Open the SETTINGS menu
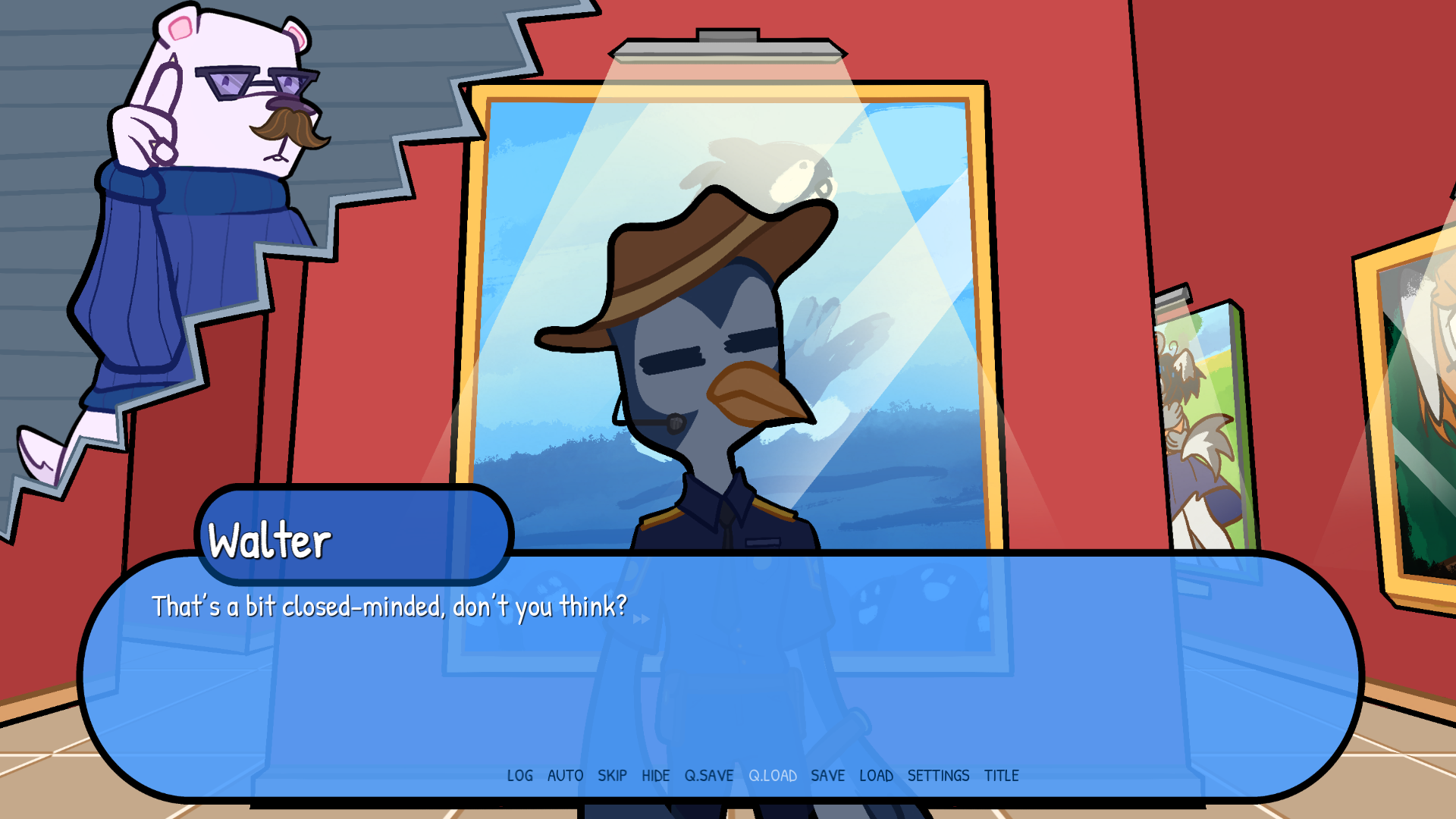 [938, 776]
